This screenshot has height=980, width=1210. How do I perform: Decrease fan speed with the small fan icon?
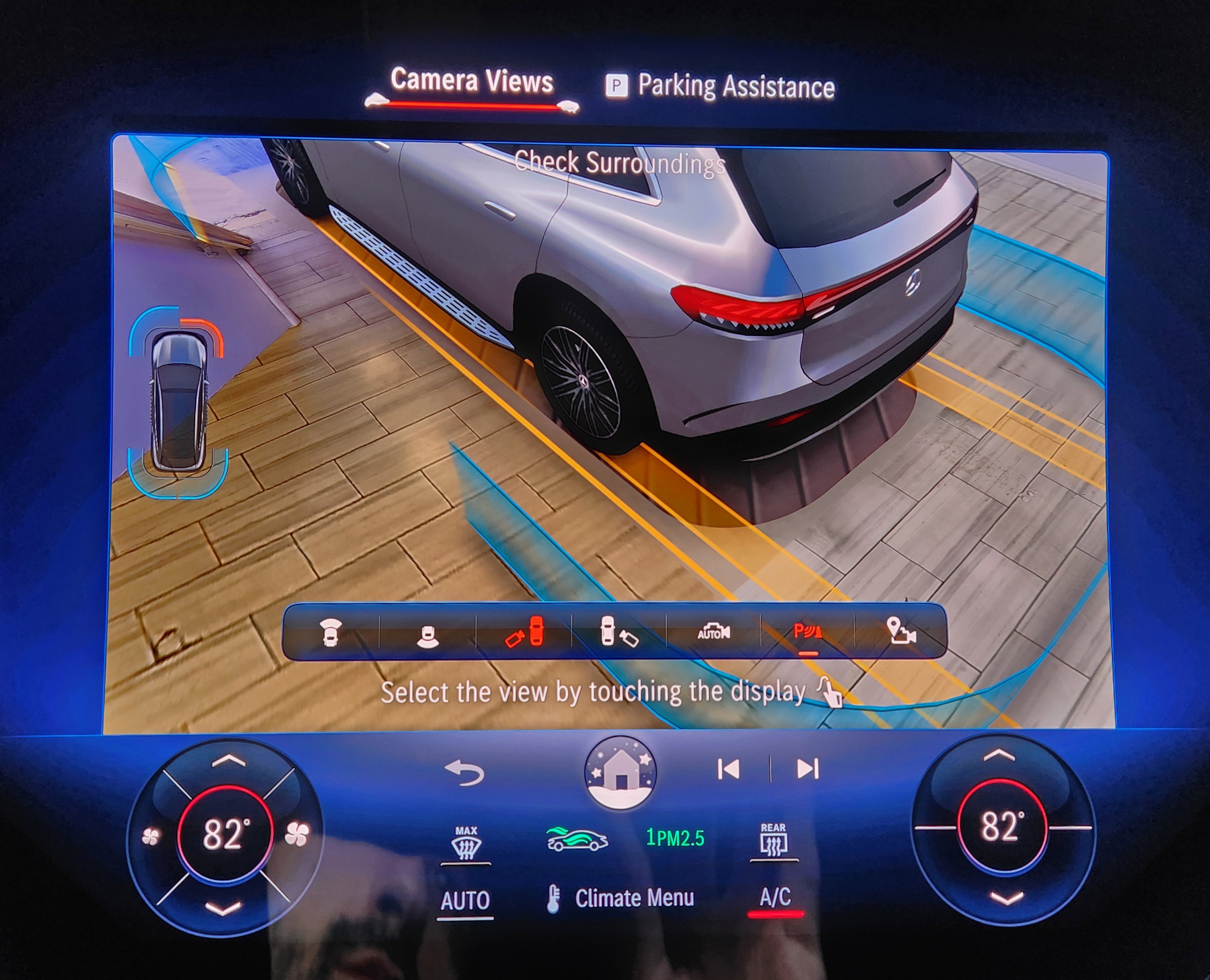[x=151, y=837]
